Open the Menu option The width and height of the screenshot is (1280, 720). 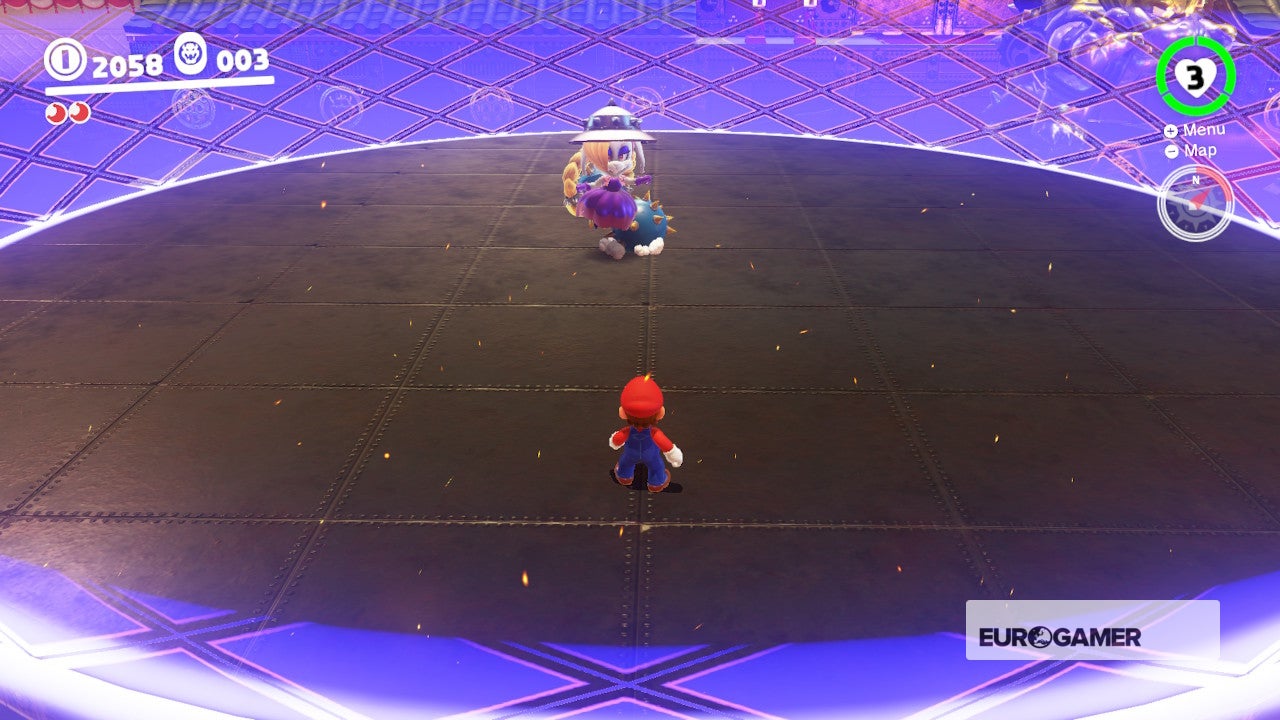click(1207, 130)
